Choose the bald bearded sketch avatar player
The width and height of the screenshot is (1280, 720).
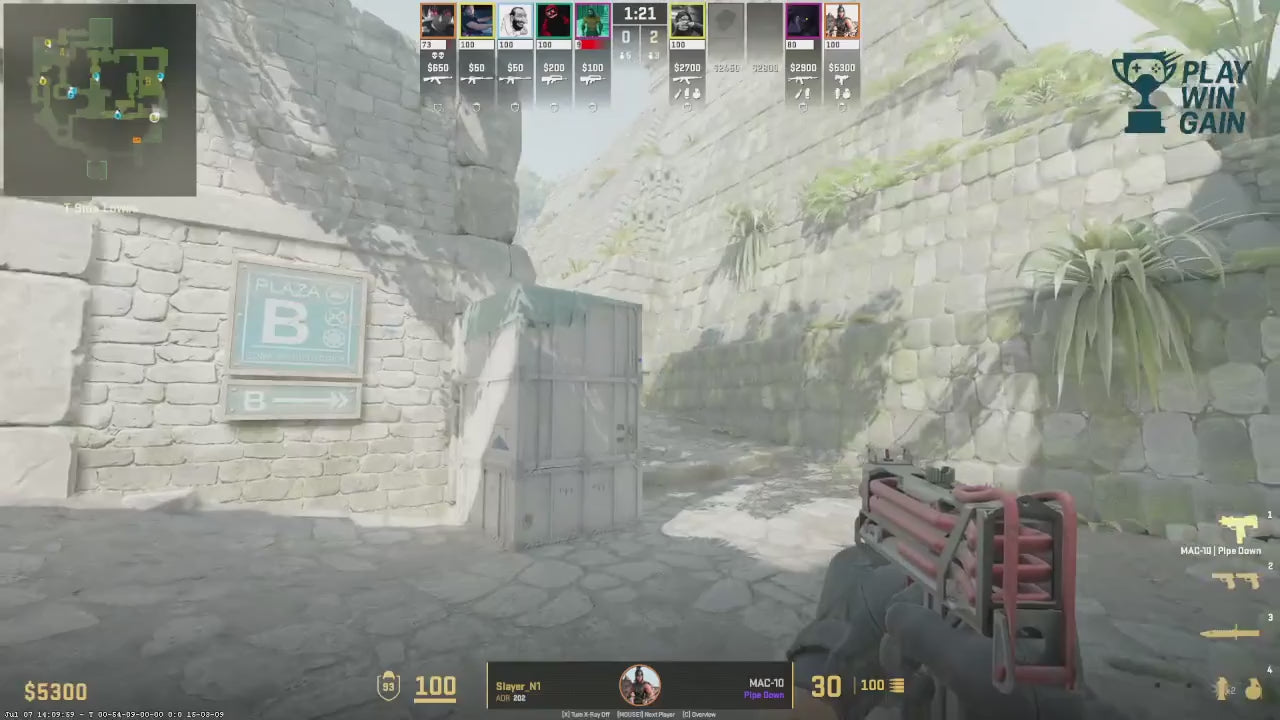[515, 21]
